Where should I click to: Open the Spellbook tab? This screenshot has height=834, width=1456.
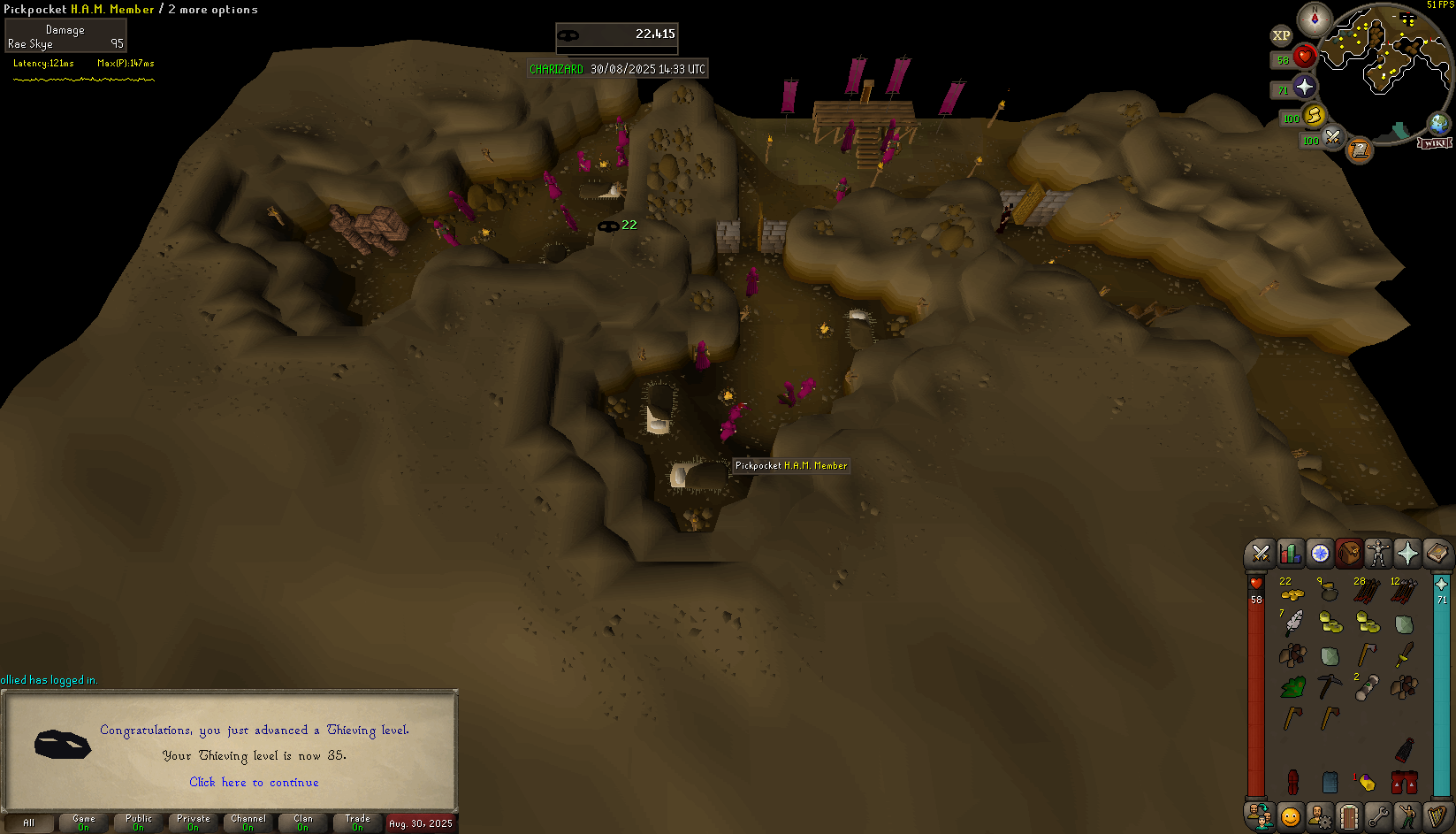[1437, 554]
